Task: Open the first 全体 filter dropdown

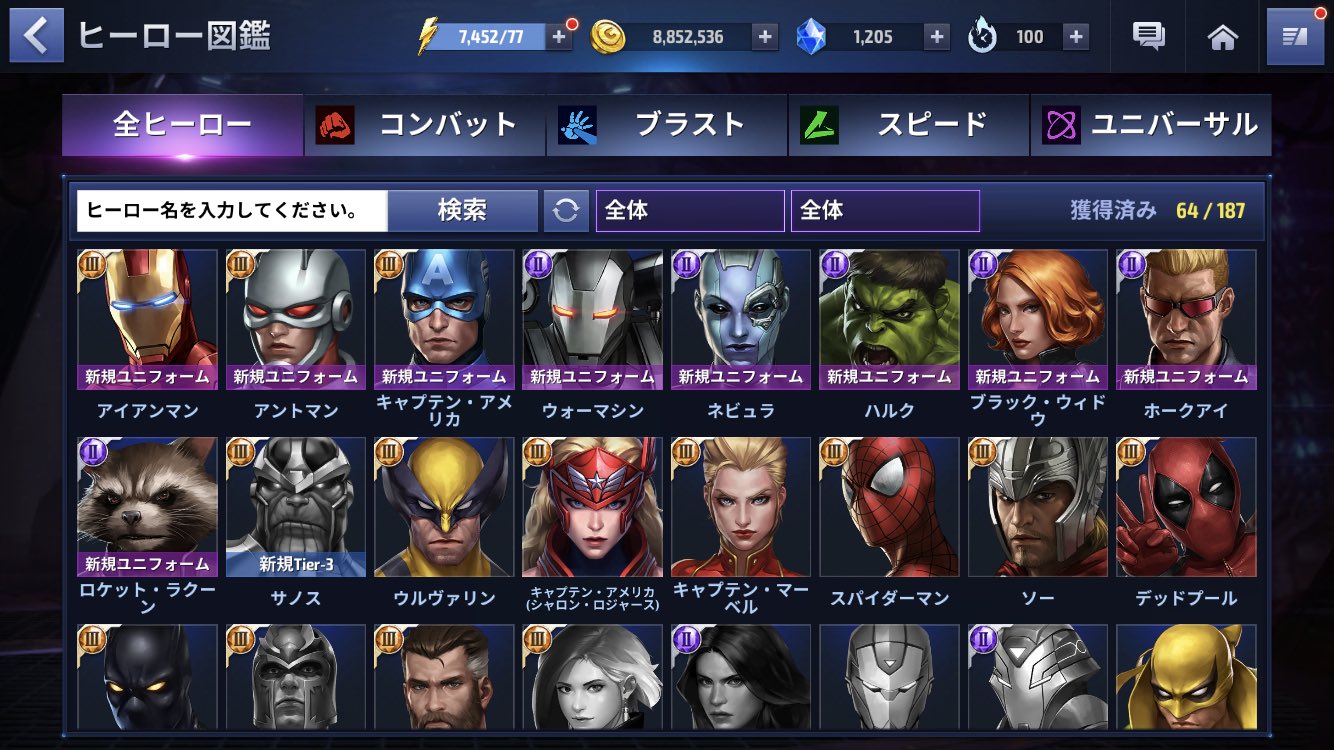Action: (x=690, y=210)
